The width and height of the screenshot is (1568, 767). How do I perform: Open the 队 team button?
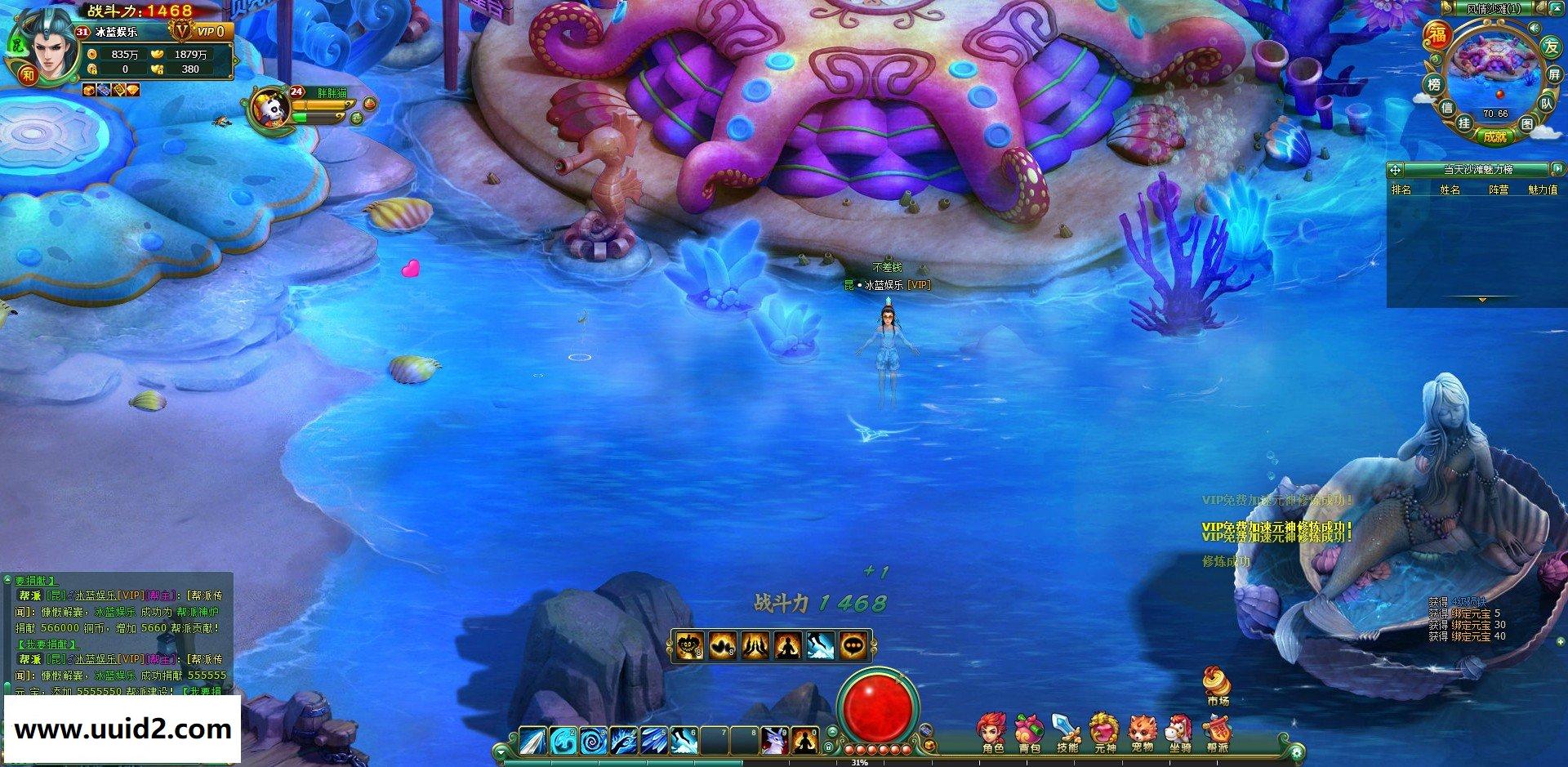tap(1547, 104)
